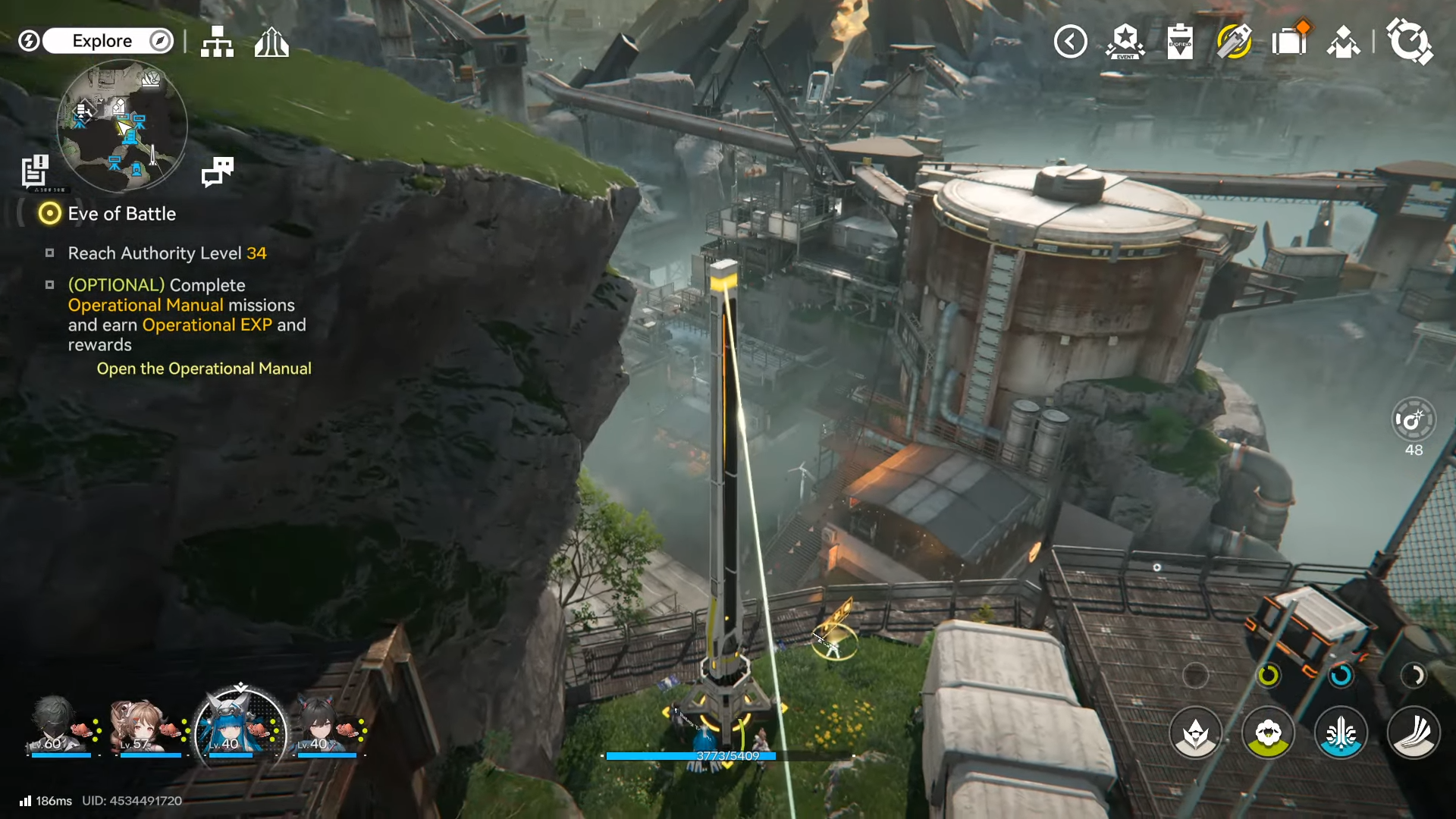Collapse the top bar with back arrow
The height and width of the screenshot is (819, 1456).
tap(1070, 42)
